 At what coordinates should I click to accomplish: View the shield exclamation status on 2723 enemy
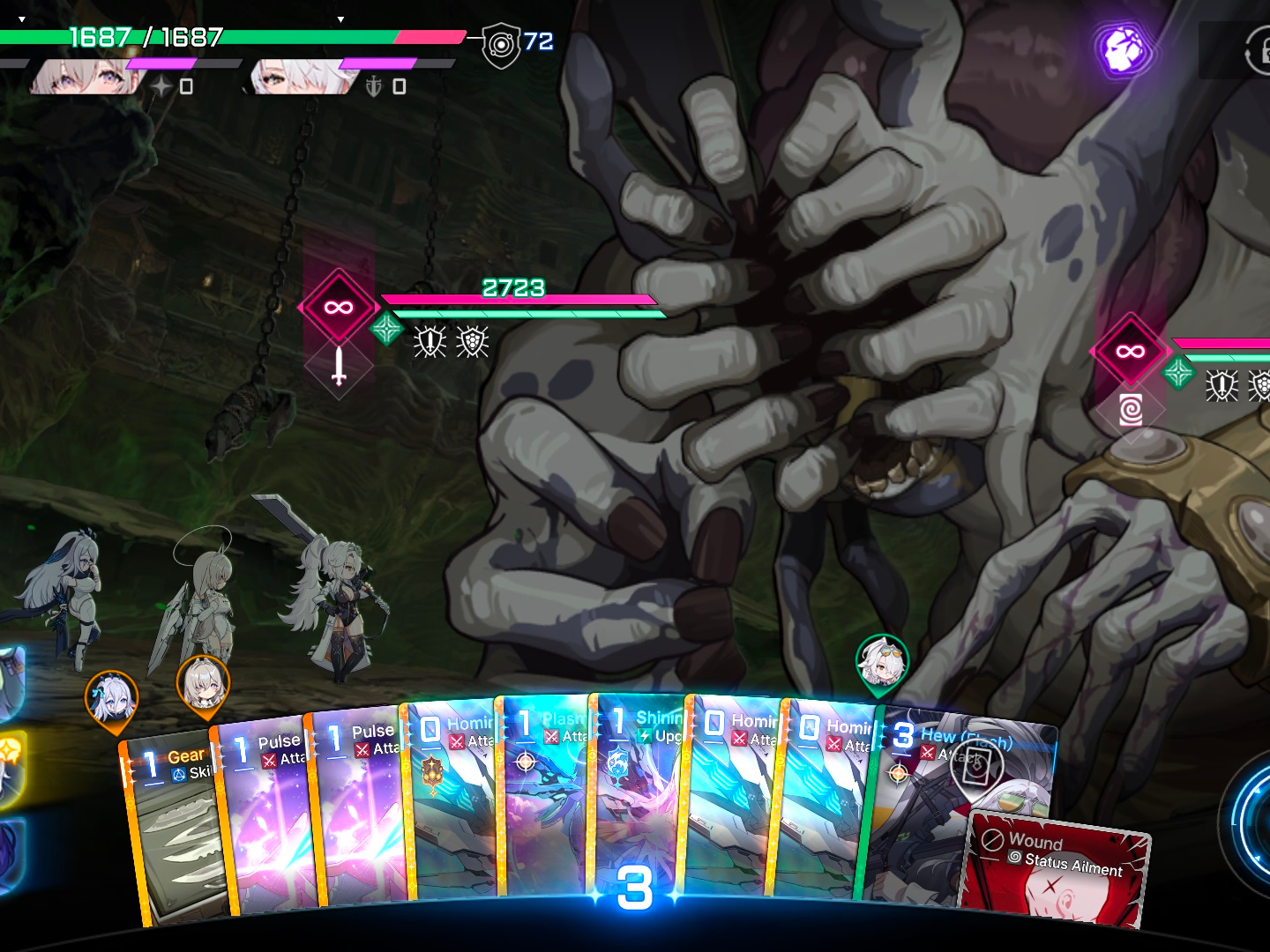430,342
